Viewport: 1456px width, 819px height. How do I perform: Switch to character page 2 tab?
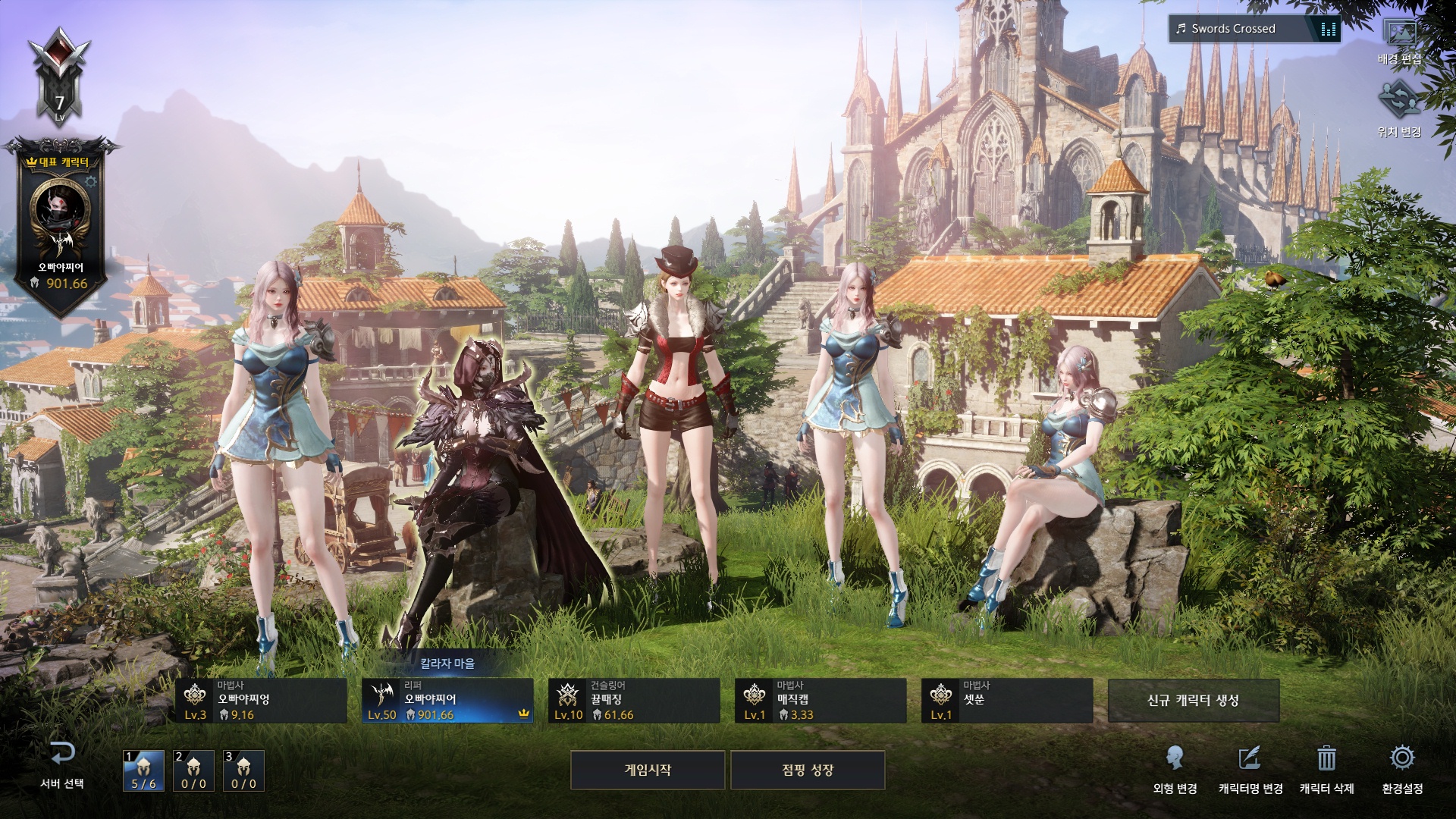click(193, 770)
